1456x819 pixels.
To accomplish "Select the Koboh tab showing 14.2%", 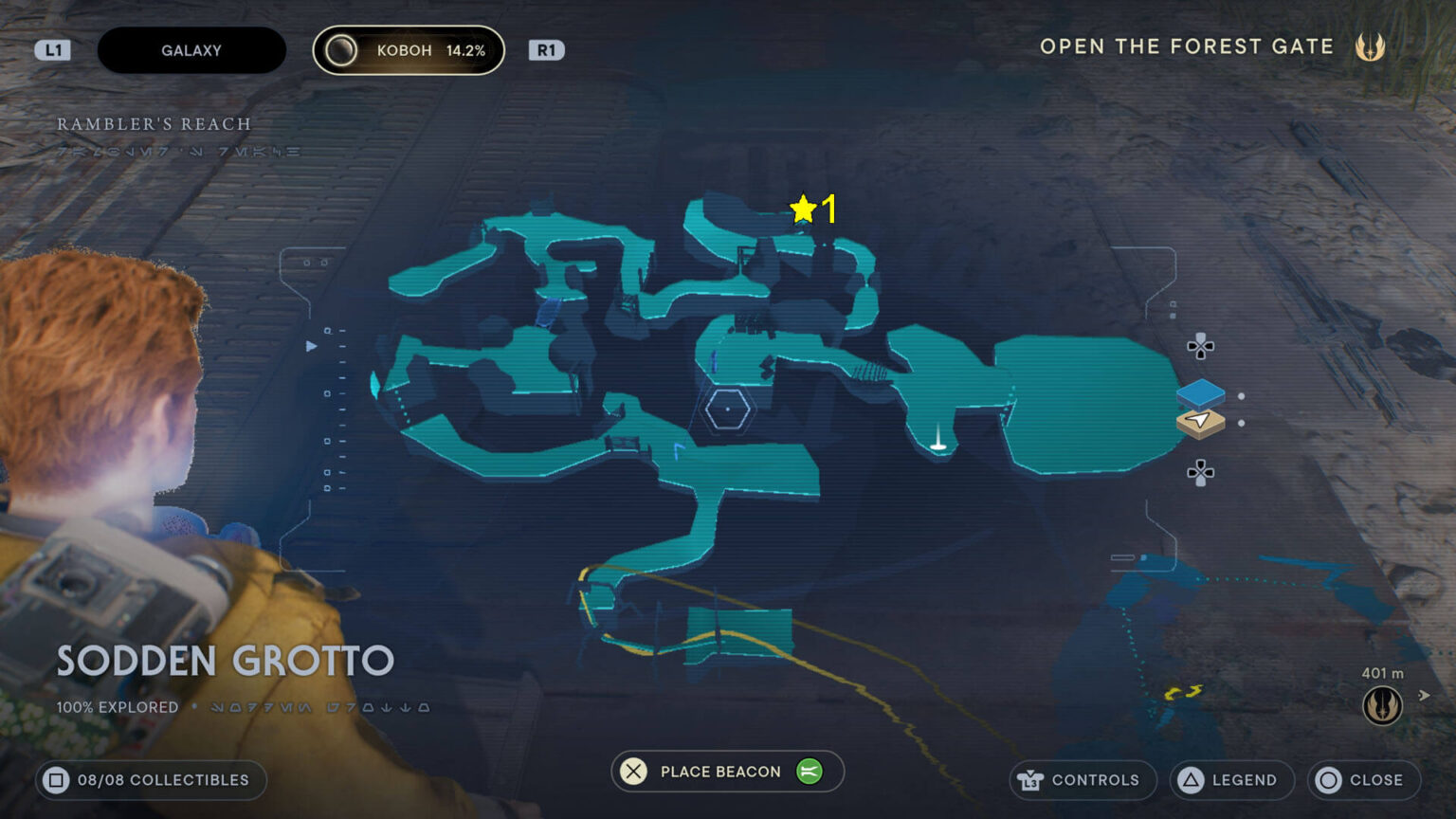I will click(408, 49).
